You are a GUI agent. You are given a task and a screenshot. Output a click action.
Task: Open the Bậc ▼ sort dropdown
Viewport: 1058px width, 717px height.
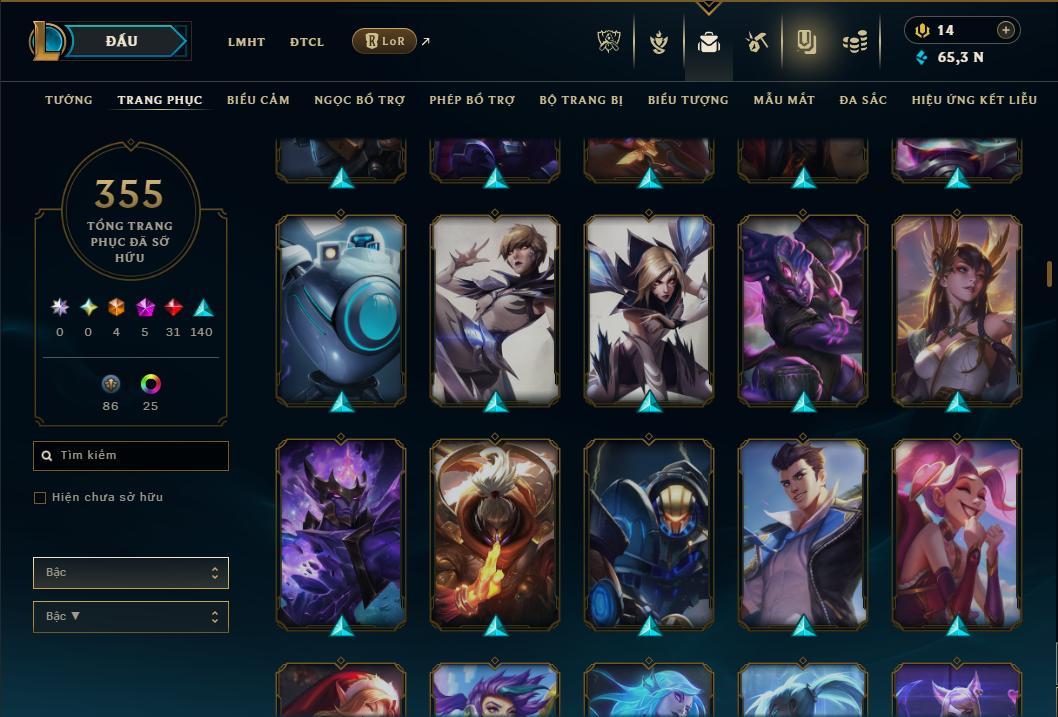click(130, 617)
